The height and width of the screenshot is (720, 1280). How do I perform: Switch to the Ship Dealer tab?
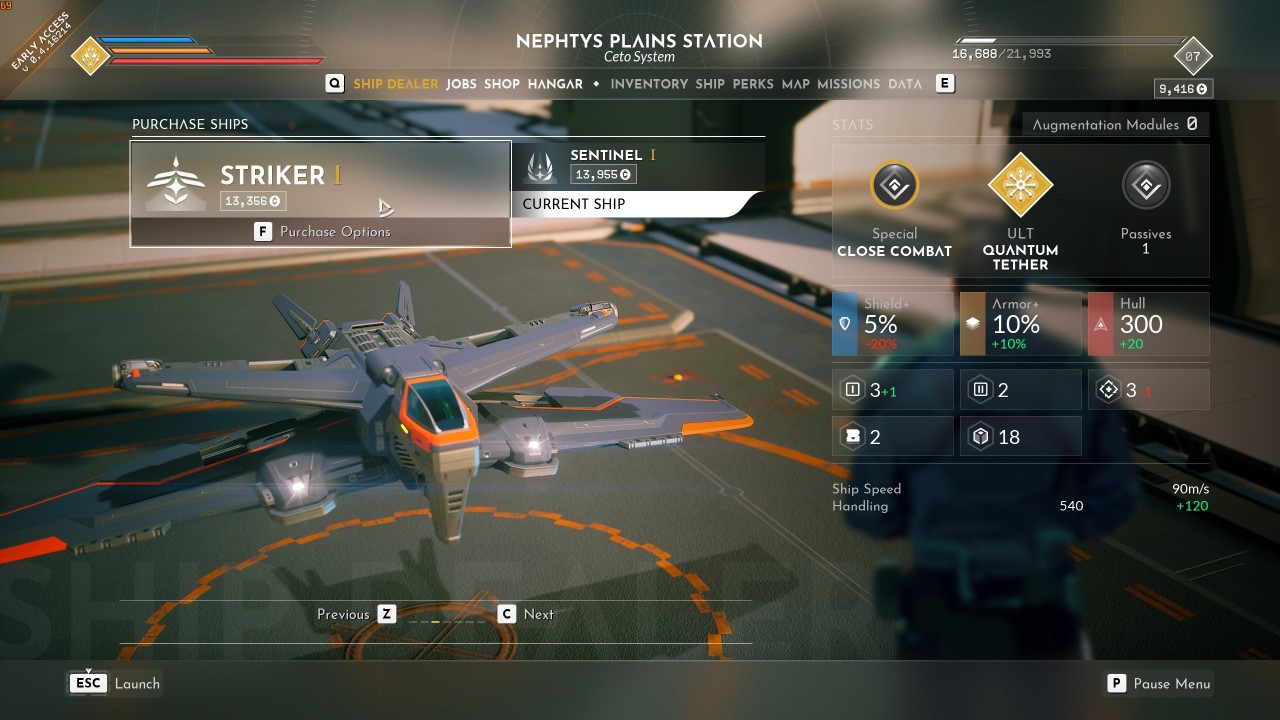pos(395,84)
